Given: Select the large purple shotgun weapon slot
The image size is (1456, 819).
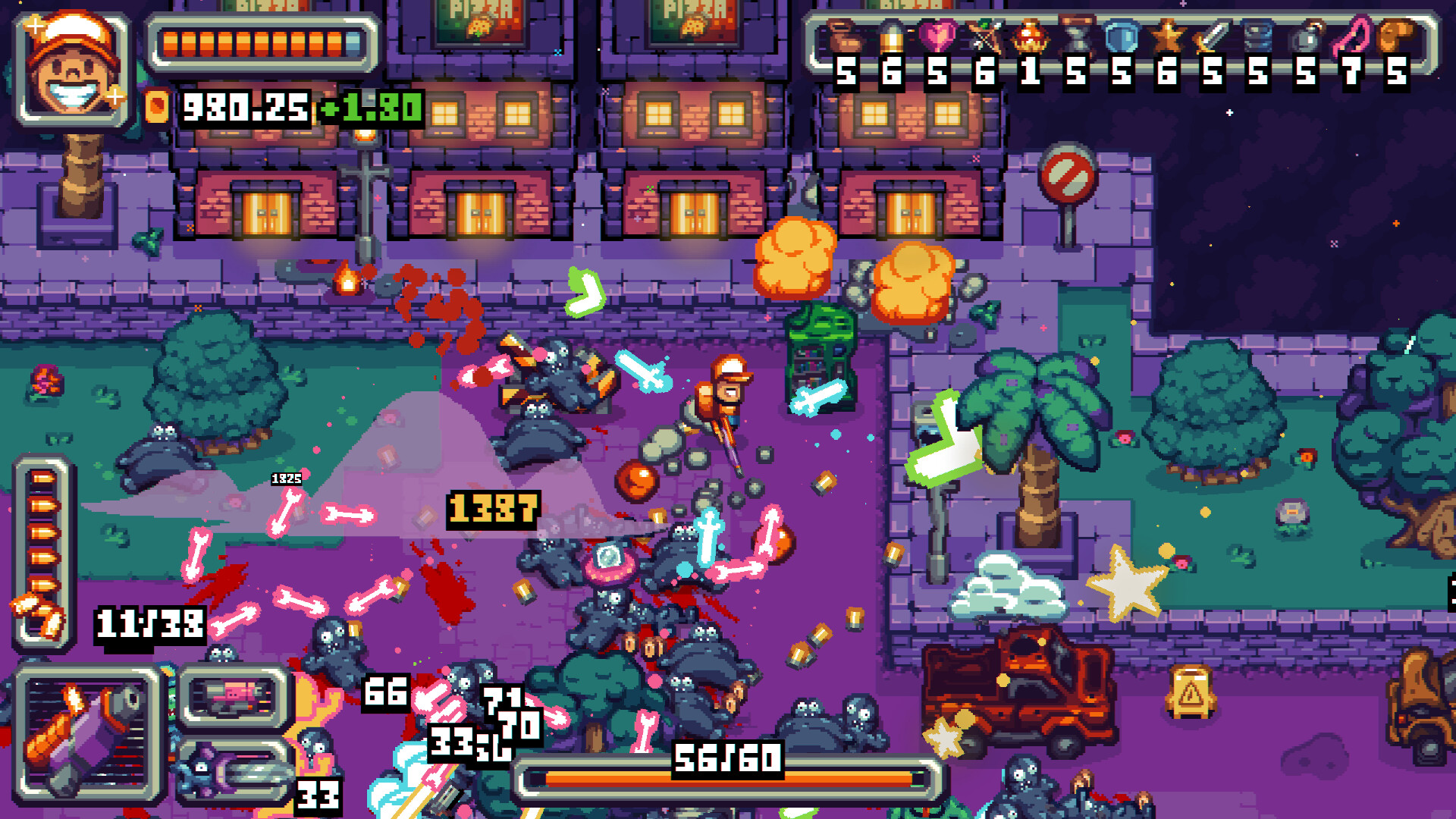Looking at the screenshot, I should pos(87,734).
